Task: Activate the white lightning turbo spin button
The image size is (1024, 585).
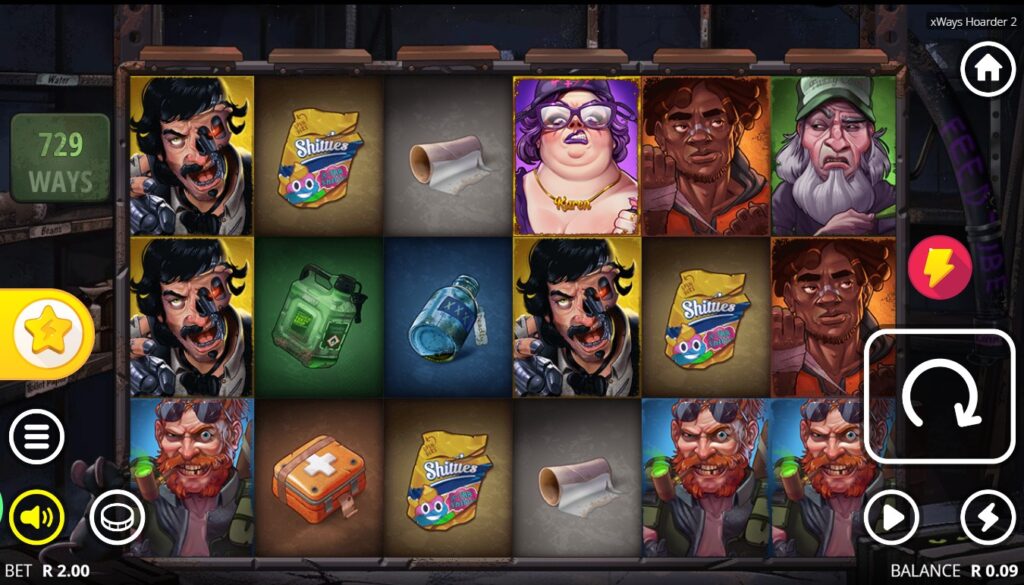Action: pyautogui.click(x=988, y=517)
